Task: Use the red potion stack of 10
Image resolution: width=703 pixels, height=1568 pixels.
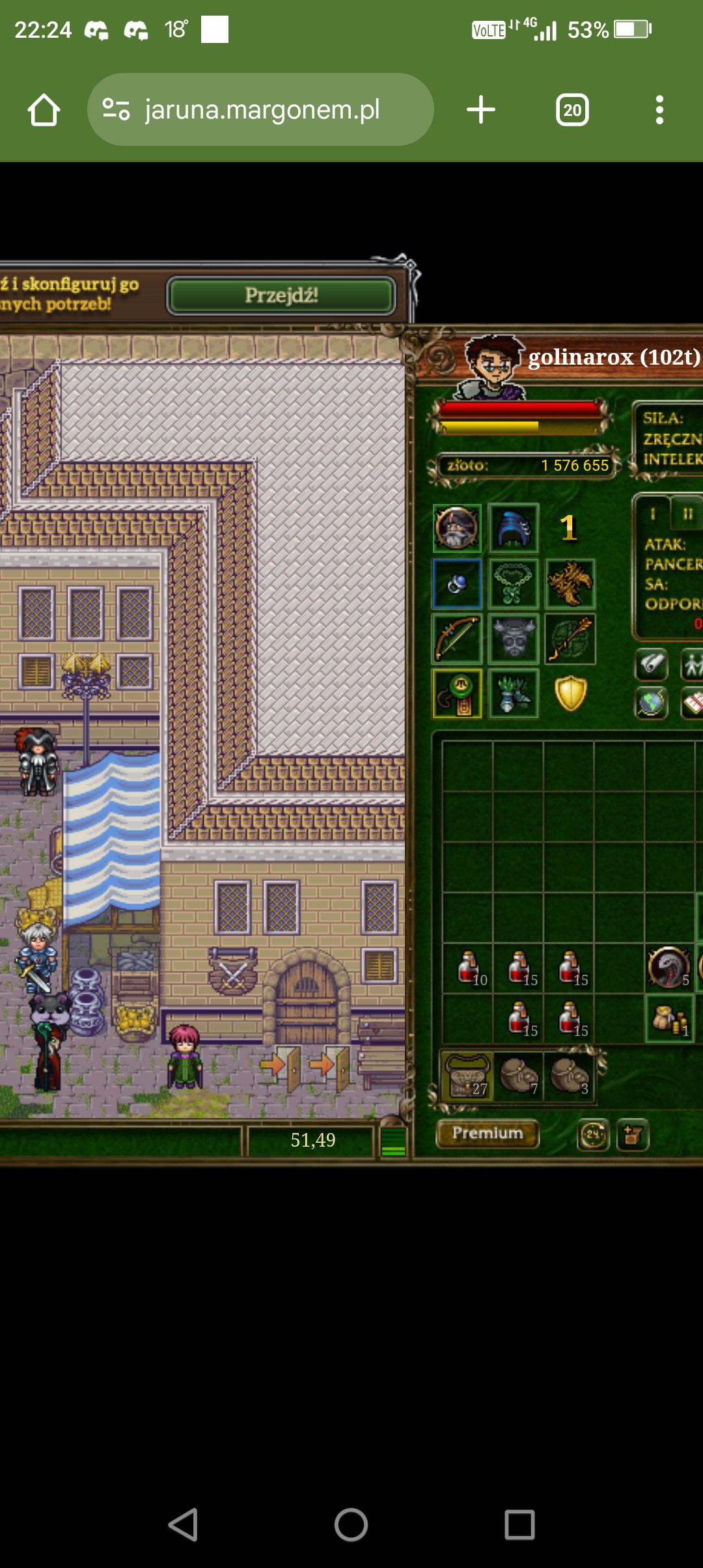Action: pyautogui.click(x=469, y=968)
